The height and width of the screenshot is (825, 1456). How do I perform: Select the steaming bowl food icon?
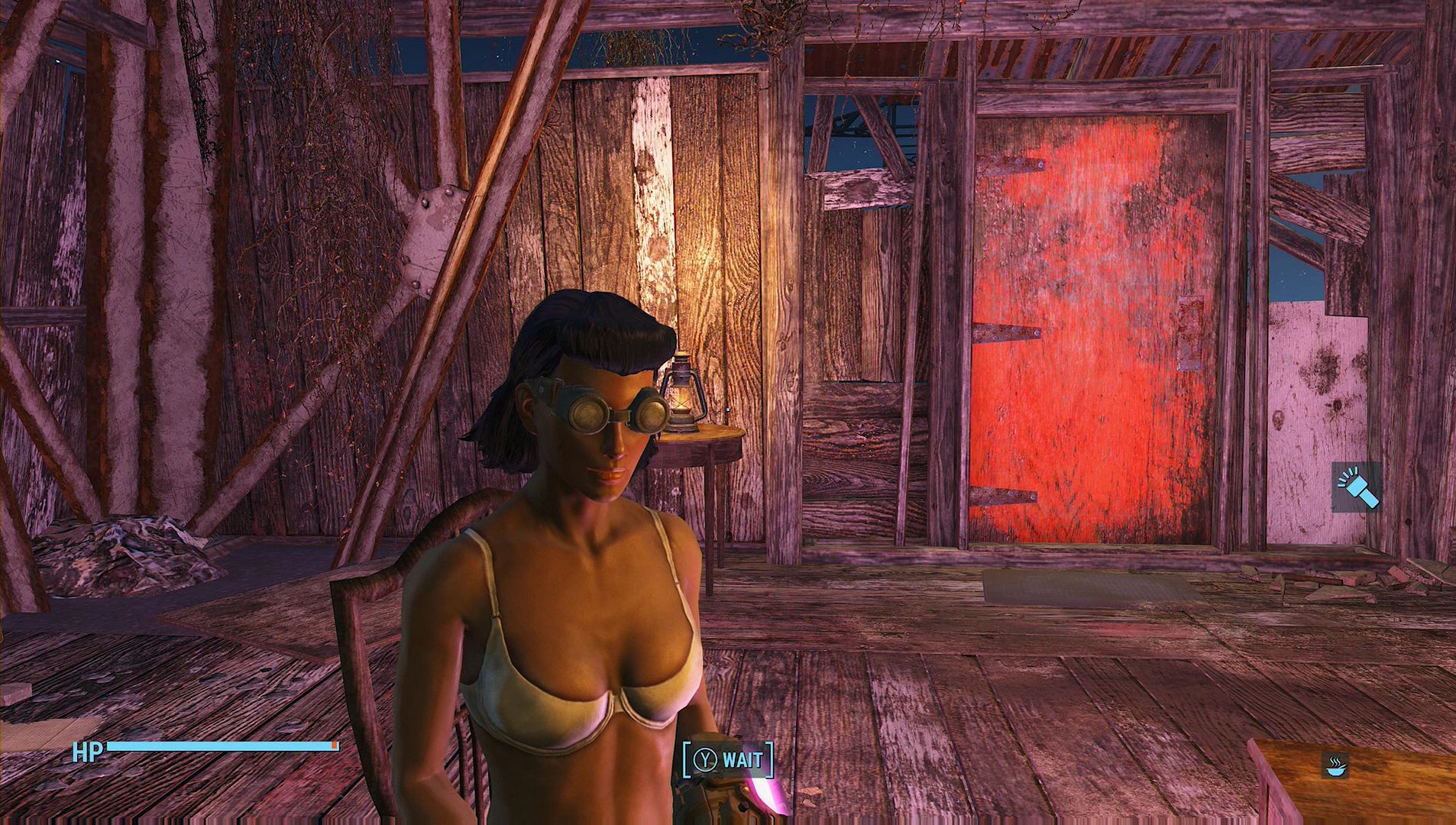pyautogui.click(x=1337, y=765)
